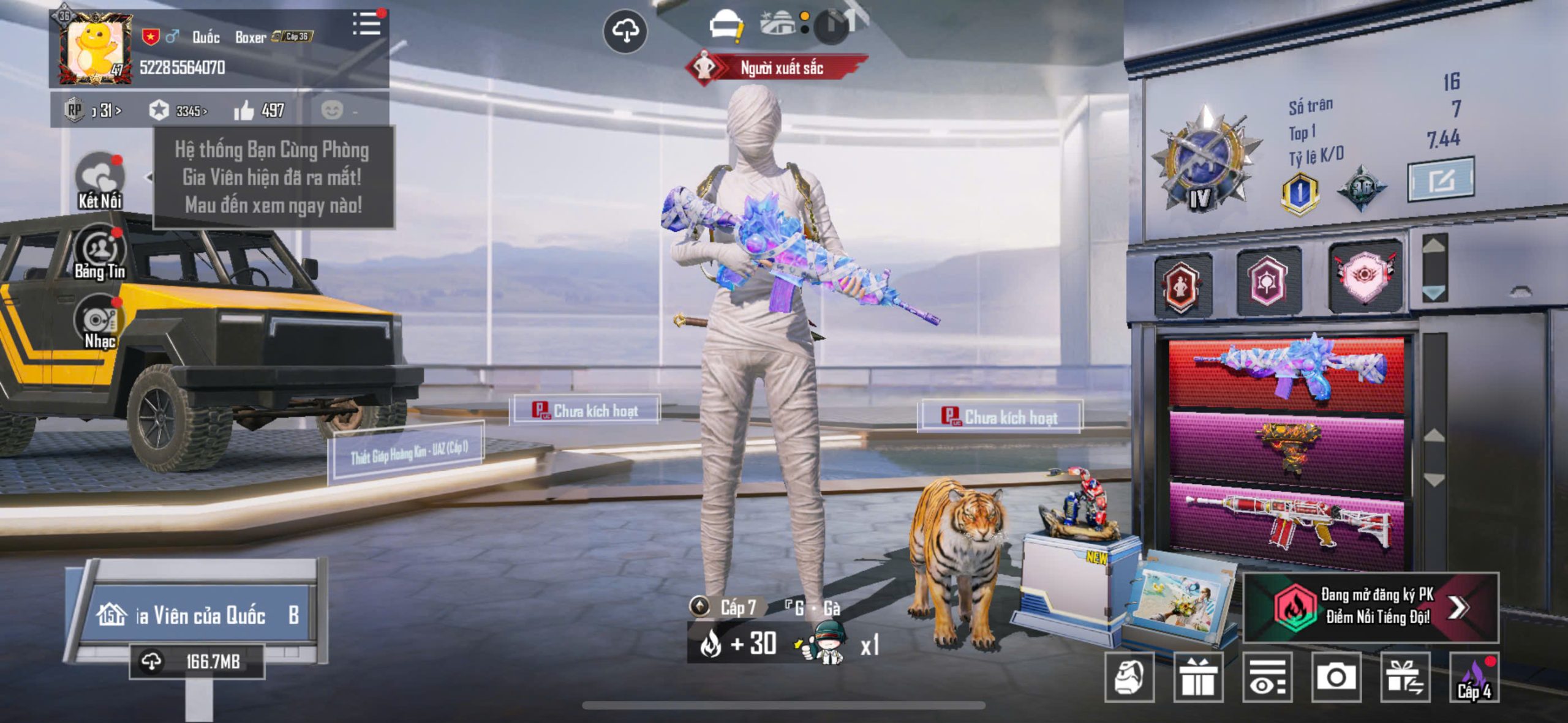Screen dimensions: 1568x723
Task: Open the camera screenshot button
Action: click(1336, 677)
